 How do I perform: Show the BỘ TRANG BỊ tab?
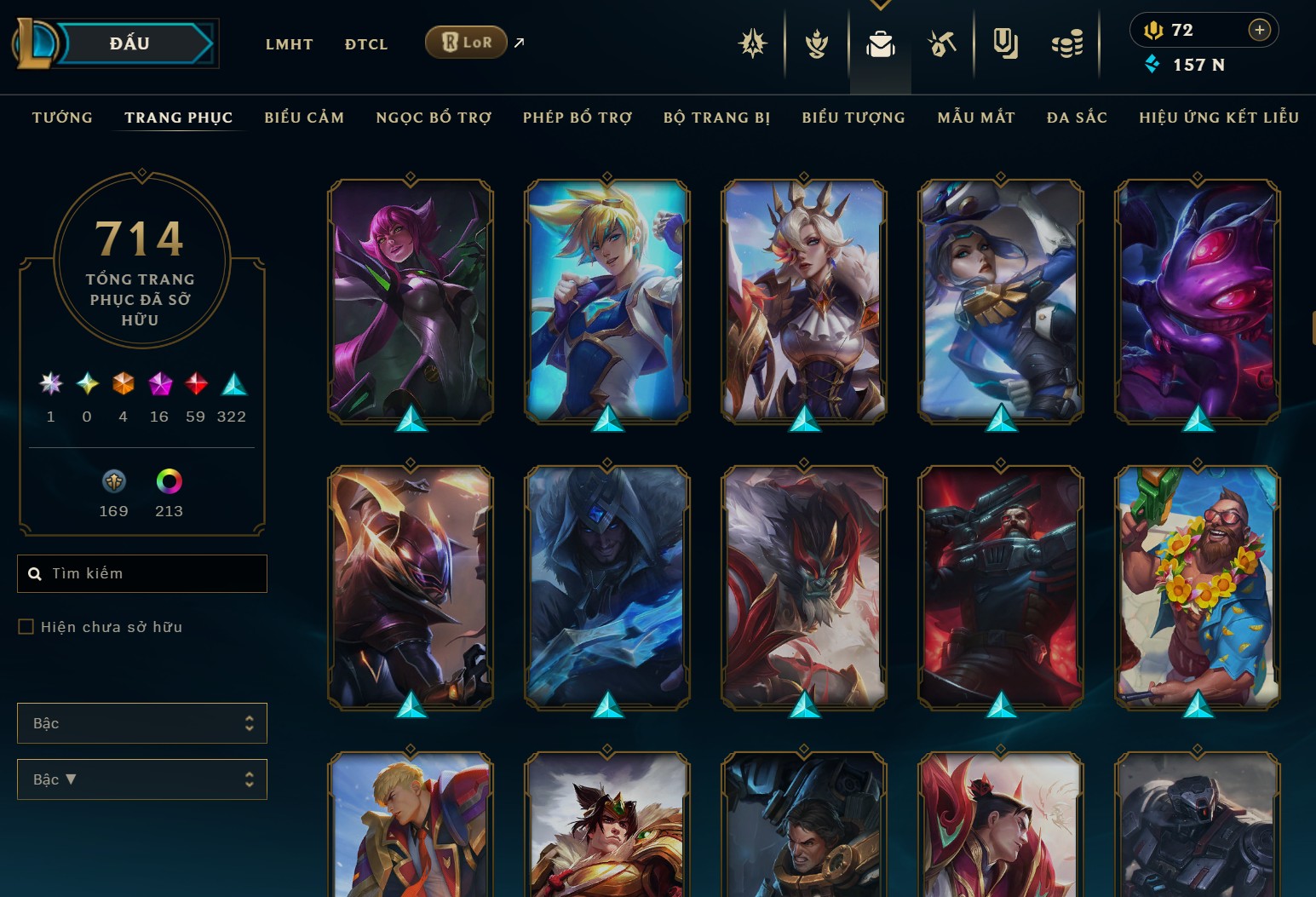(716, 118)
